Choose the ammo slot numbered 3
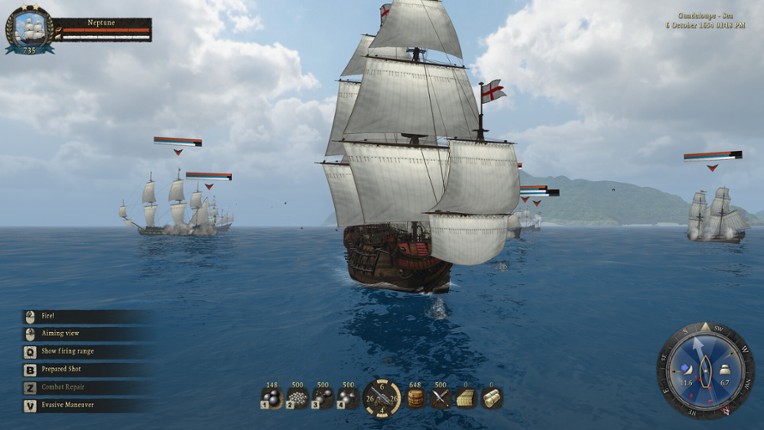 point(323,398)
